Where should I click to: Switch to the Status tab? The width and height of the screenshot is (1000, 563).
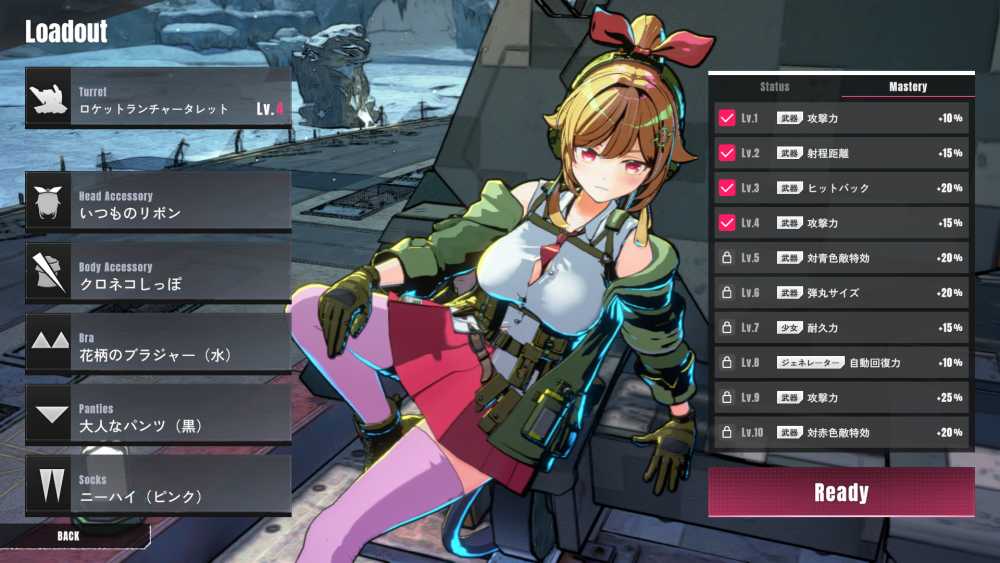[x=775, y=87]
